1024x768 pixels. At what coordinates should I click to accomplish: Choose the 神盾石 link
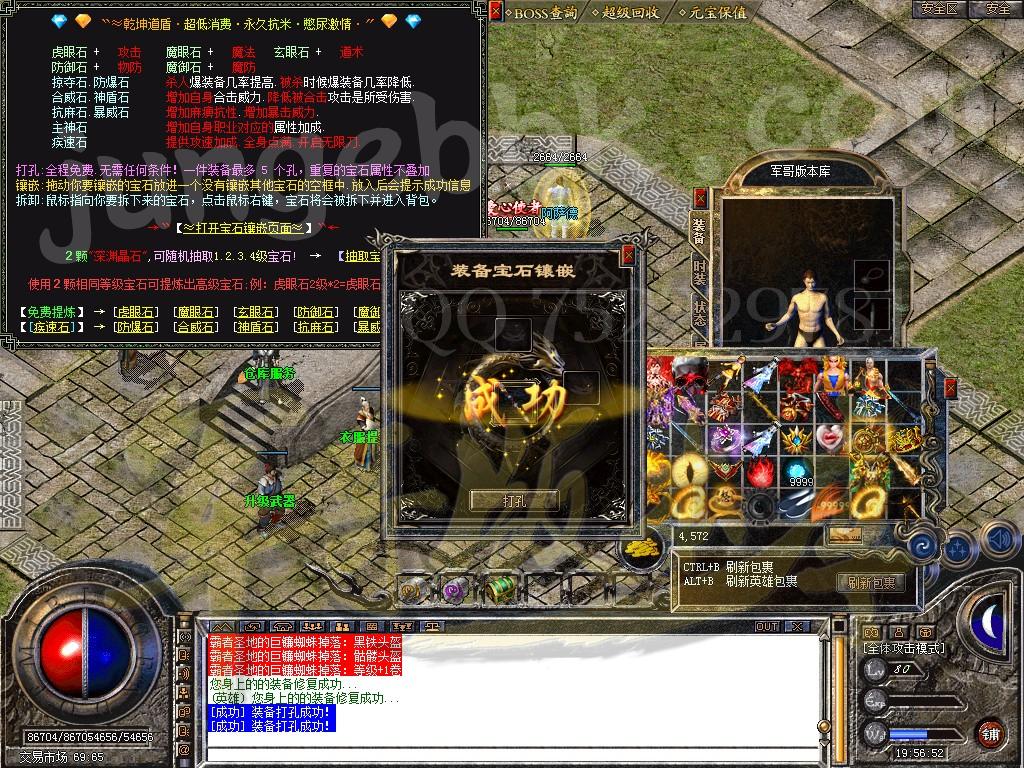252,327
